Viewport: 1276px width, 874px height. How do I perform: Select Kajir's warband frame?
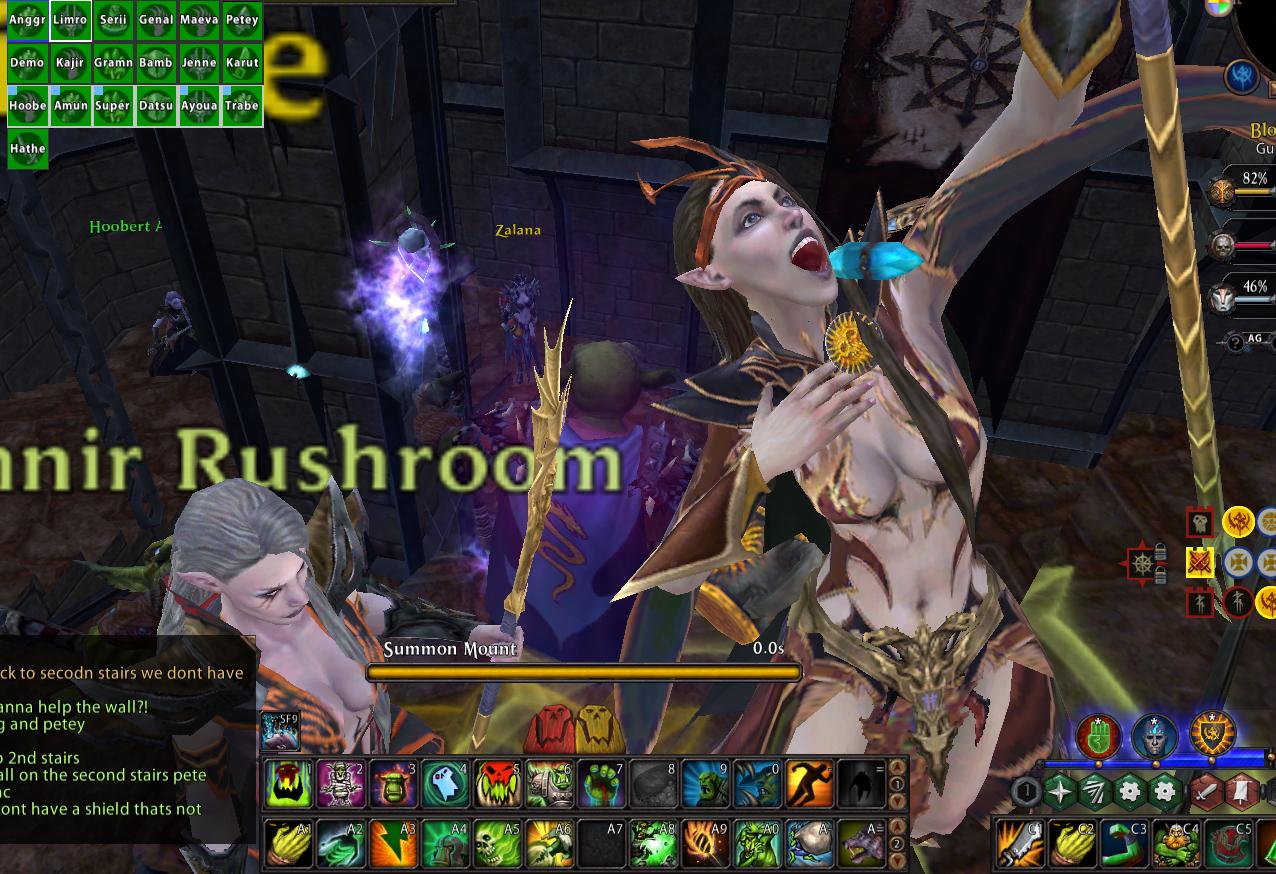click(70, 63)
